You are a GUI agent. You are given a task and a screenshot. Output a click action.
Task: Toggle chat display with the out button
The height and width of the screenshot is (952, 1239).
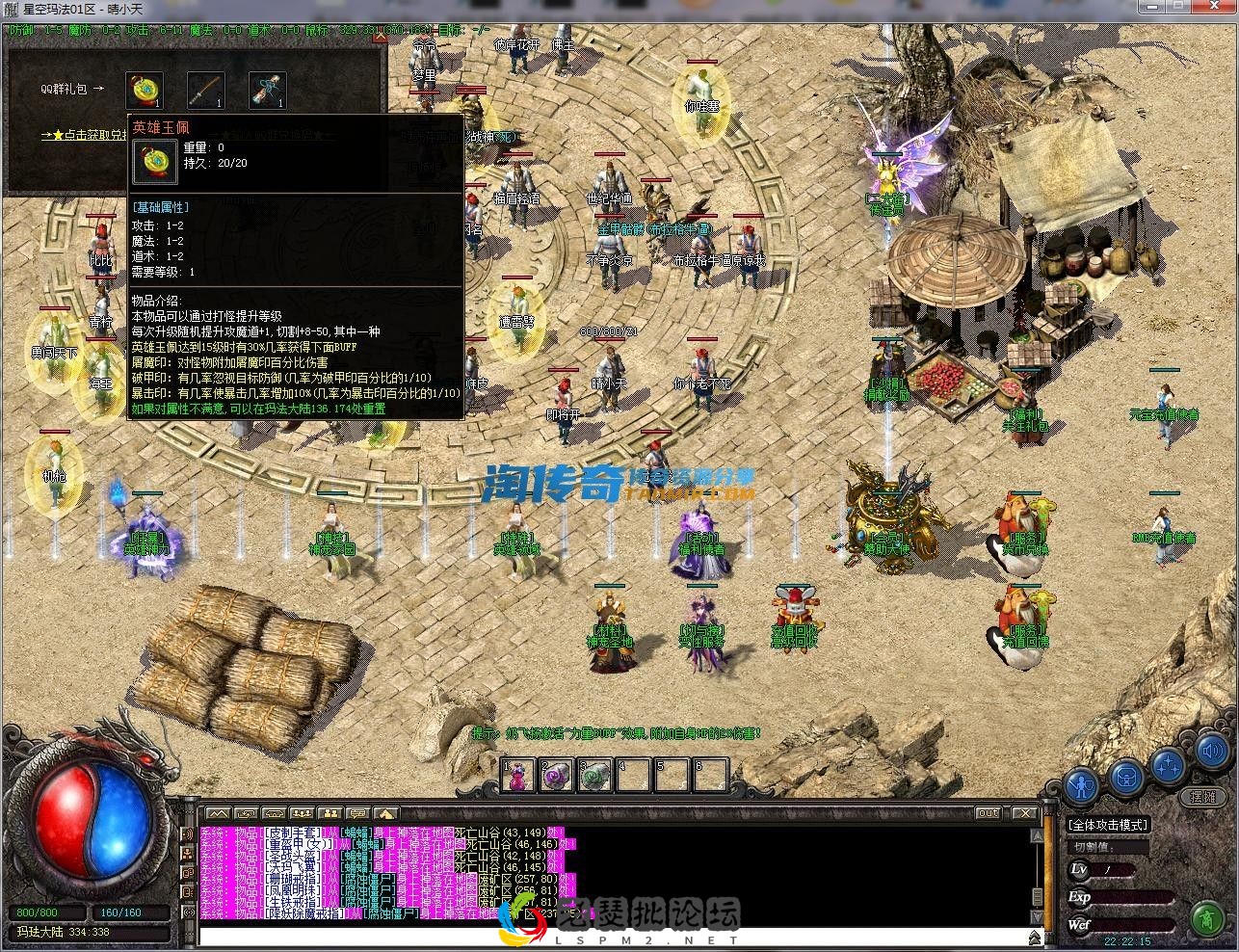[988, 812]
